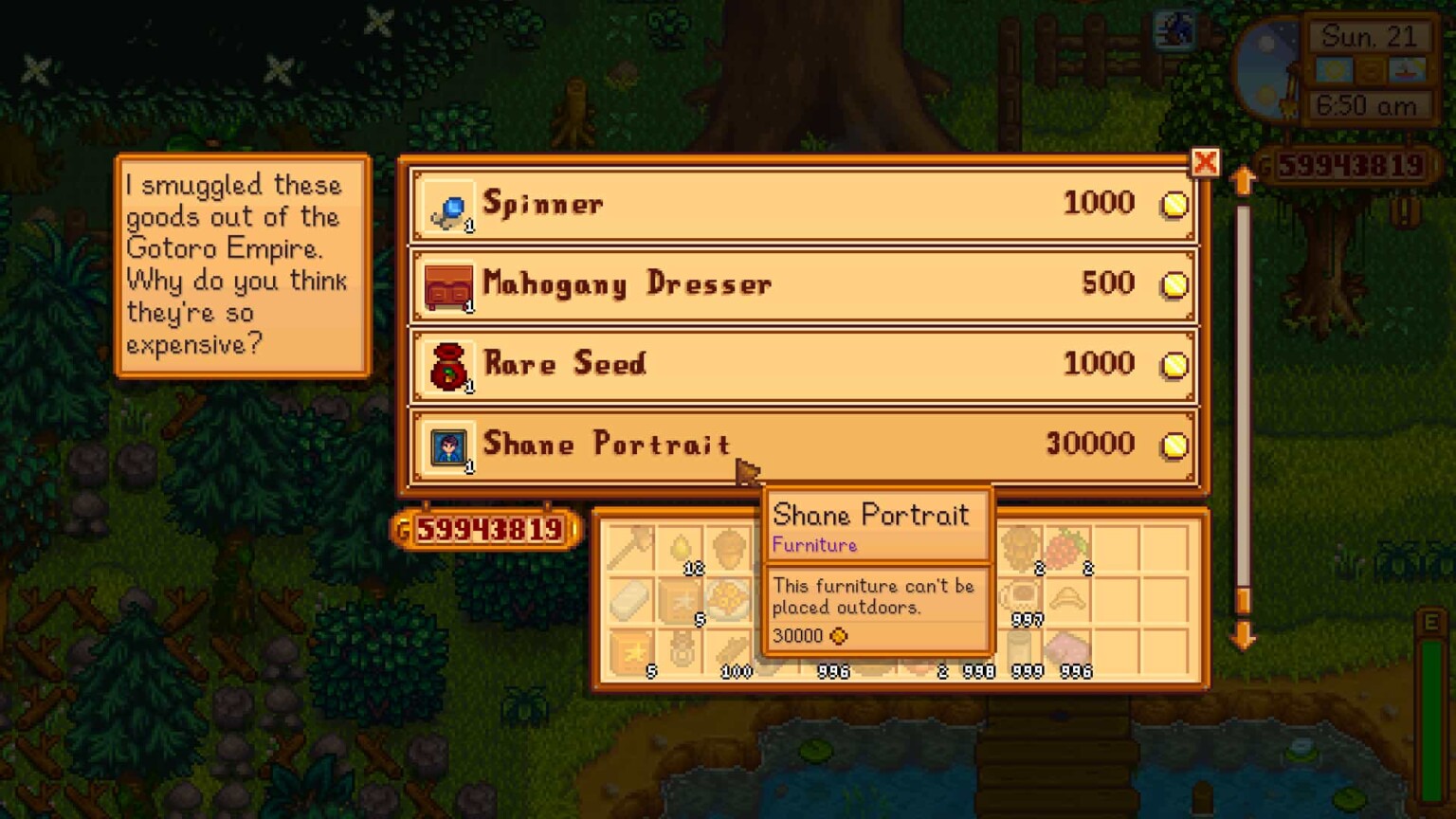Click the gold coin beside the Spinner price
Viewport: 1456px width, 819px height.
[x=1175, y=203]
